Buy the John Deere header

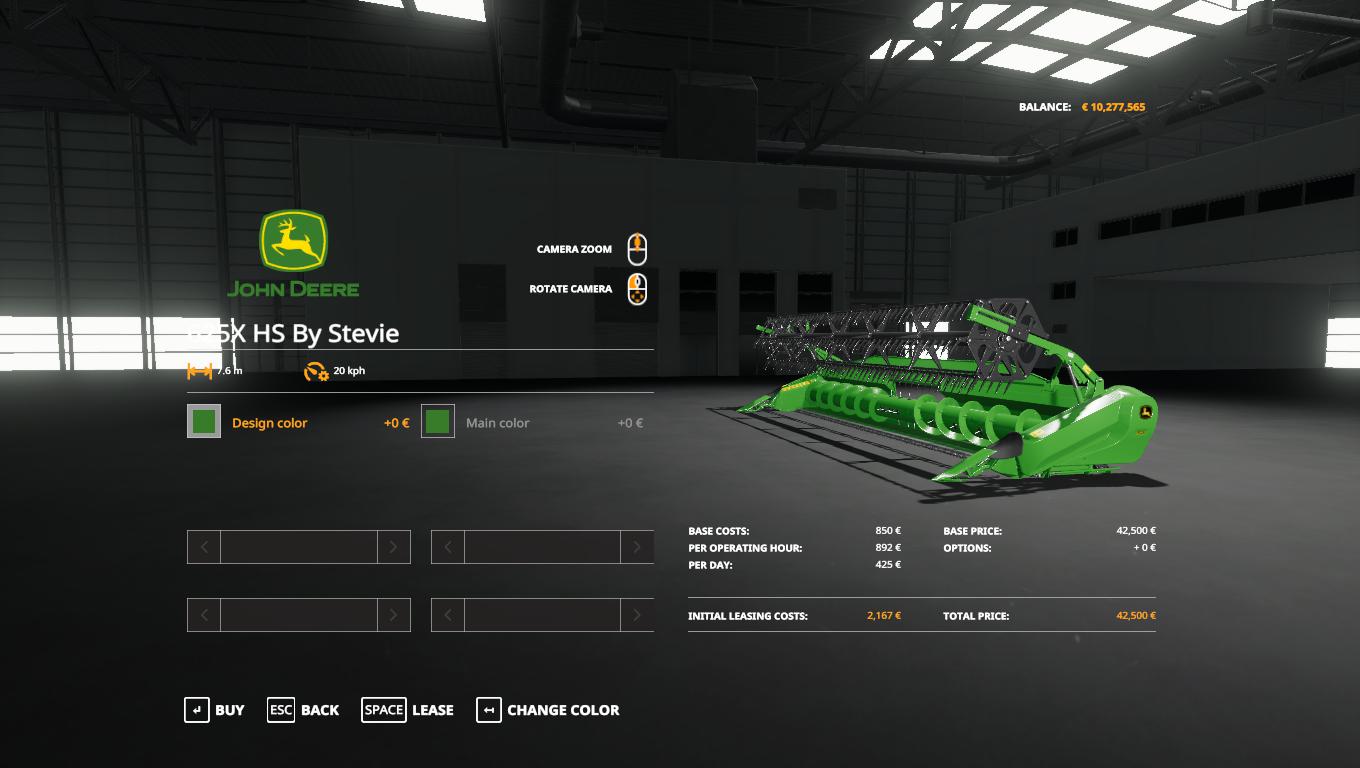point(215,710)
